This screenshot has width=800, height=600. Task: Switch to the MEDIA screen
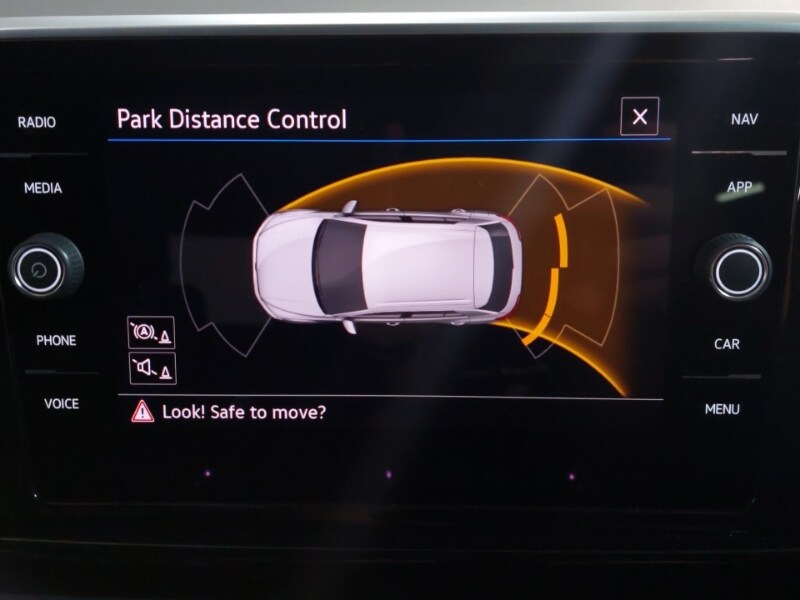click(43, 188)
